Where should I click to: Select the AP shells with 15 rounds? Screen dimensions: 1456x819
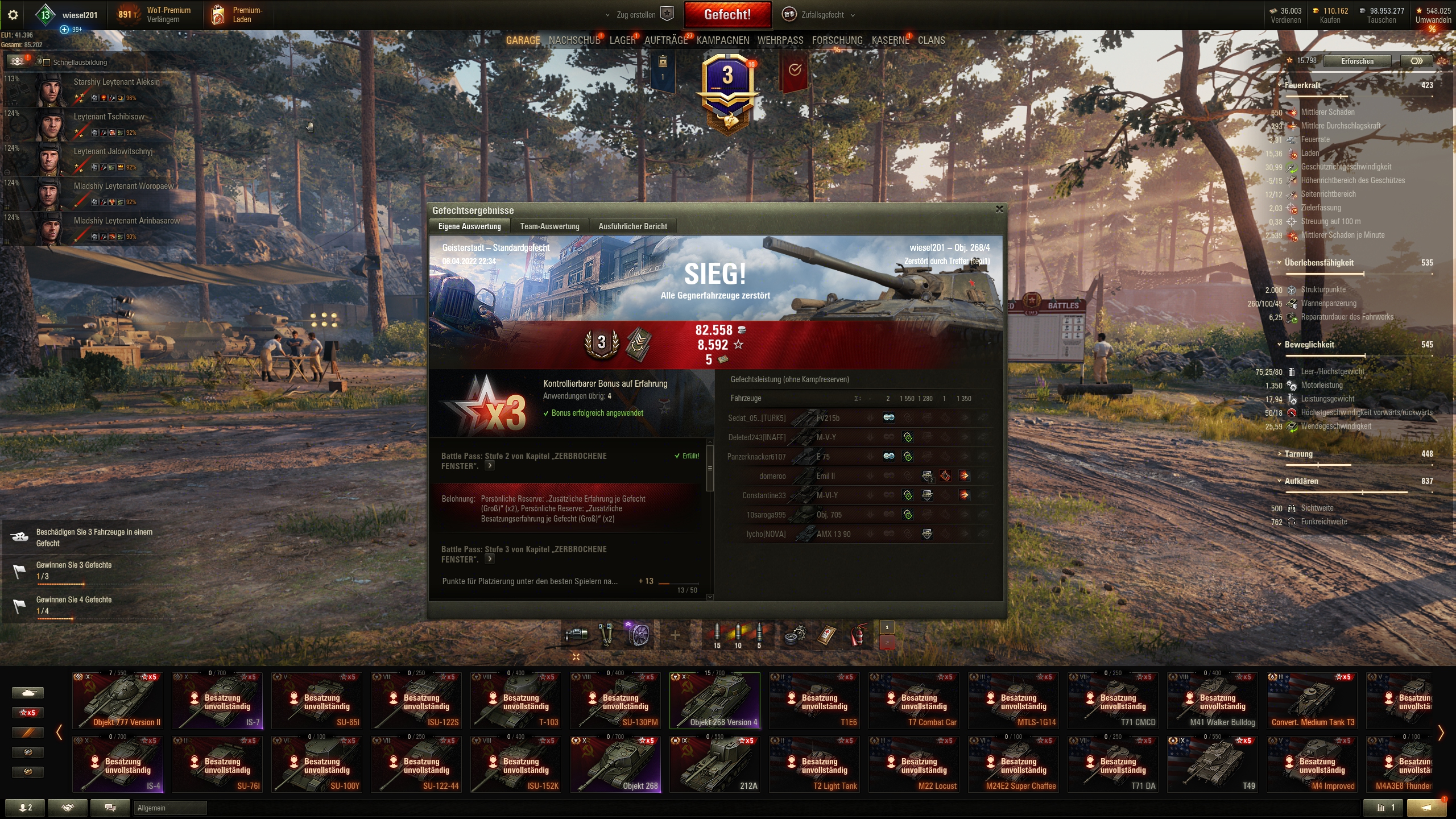pos(716,632)
